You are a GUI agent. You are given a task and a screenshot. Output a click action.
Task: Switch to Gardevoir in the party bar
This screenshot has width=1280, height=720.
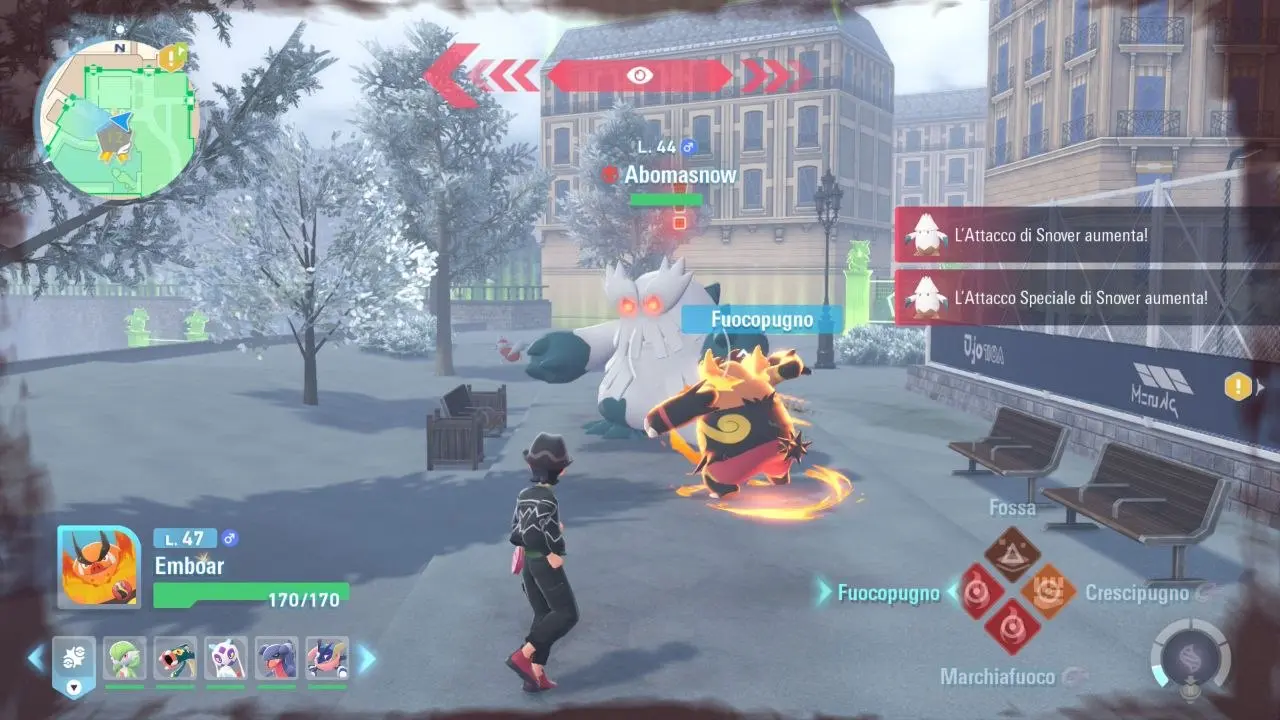coord(125,657)
